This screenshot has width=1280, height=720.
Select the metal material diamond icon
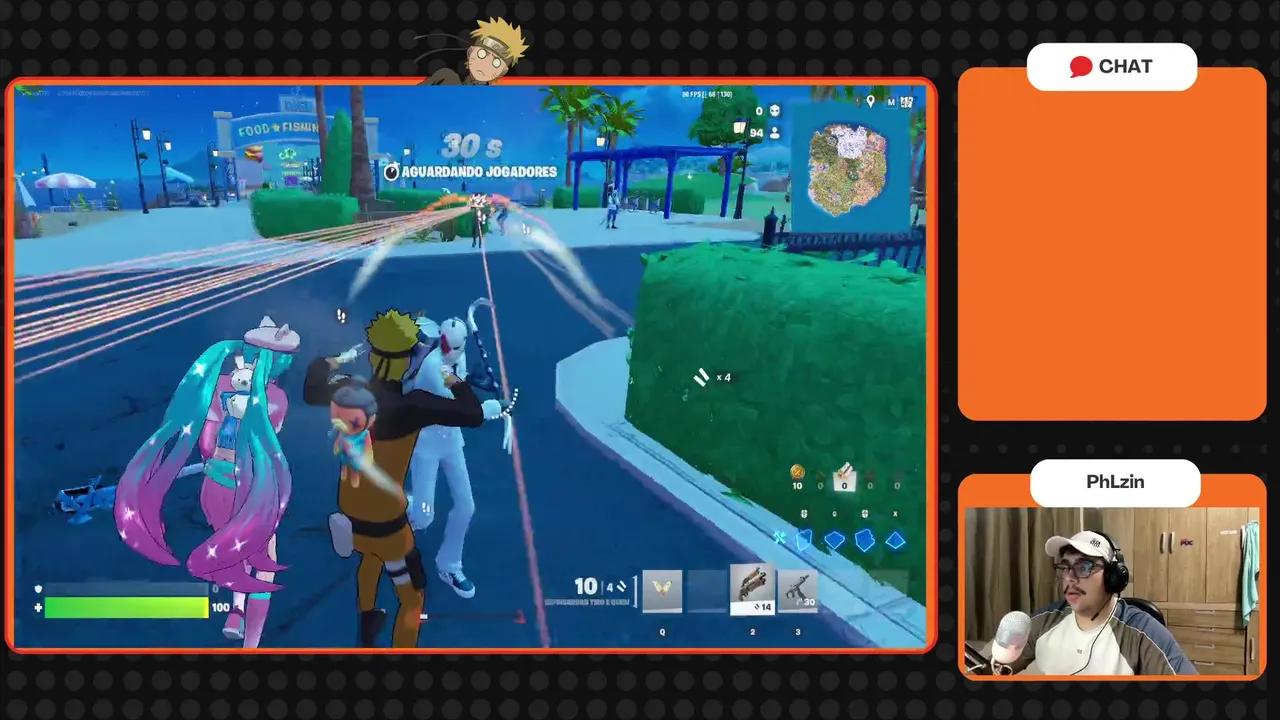[864, 540]
